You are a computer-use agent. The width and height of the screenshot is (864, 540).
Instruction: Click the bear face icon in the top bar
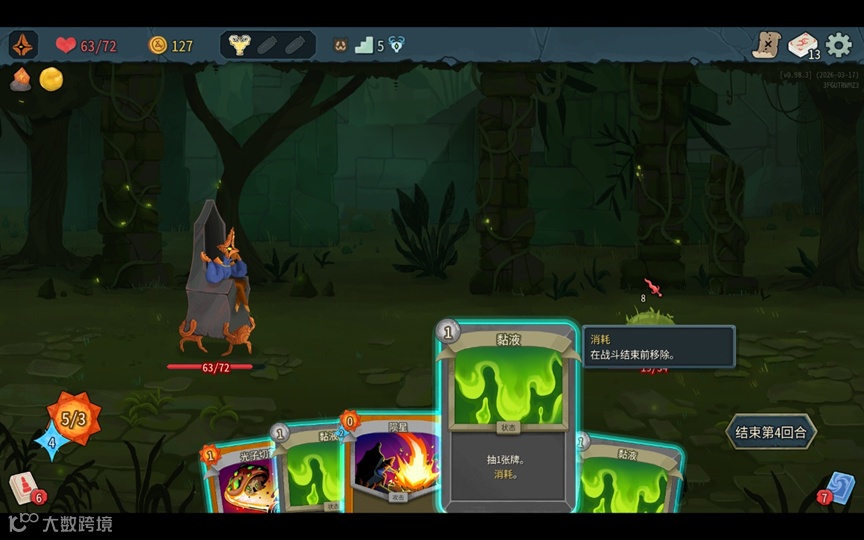point(340,45)
